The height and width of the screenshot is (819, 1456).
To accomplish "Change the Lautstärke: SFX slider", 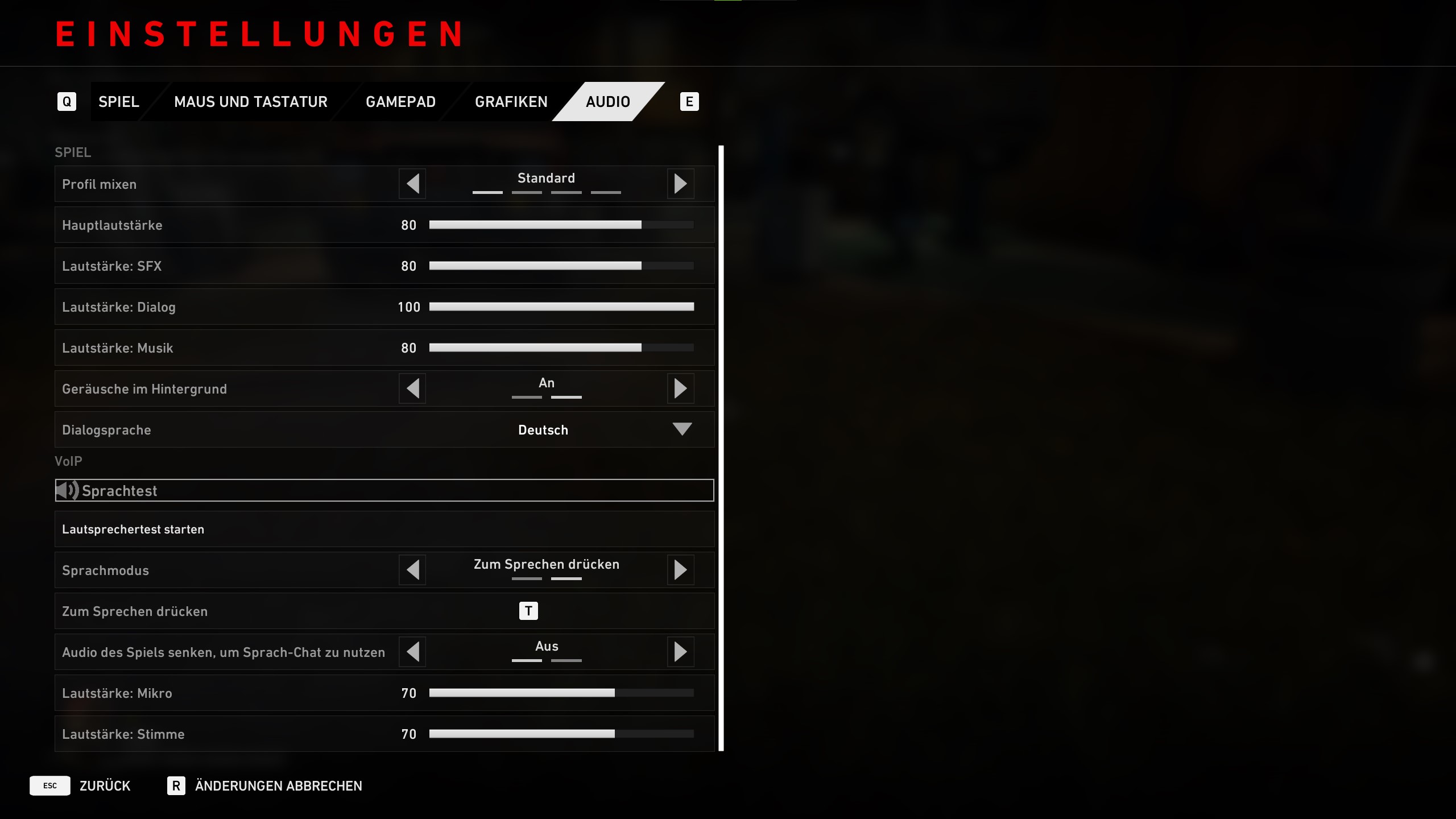I will pyautogui.click(x=561, y=266).
